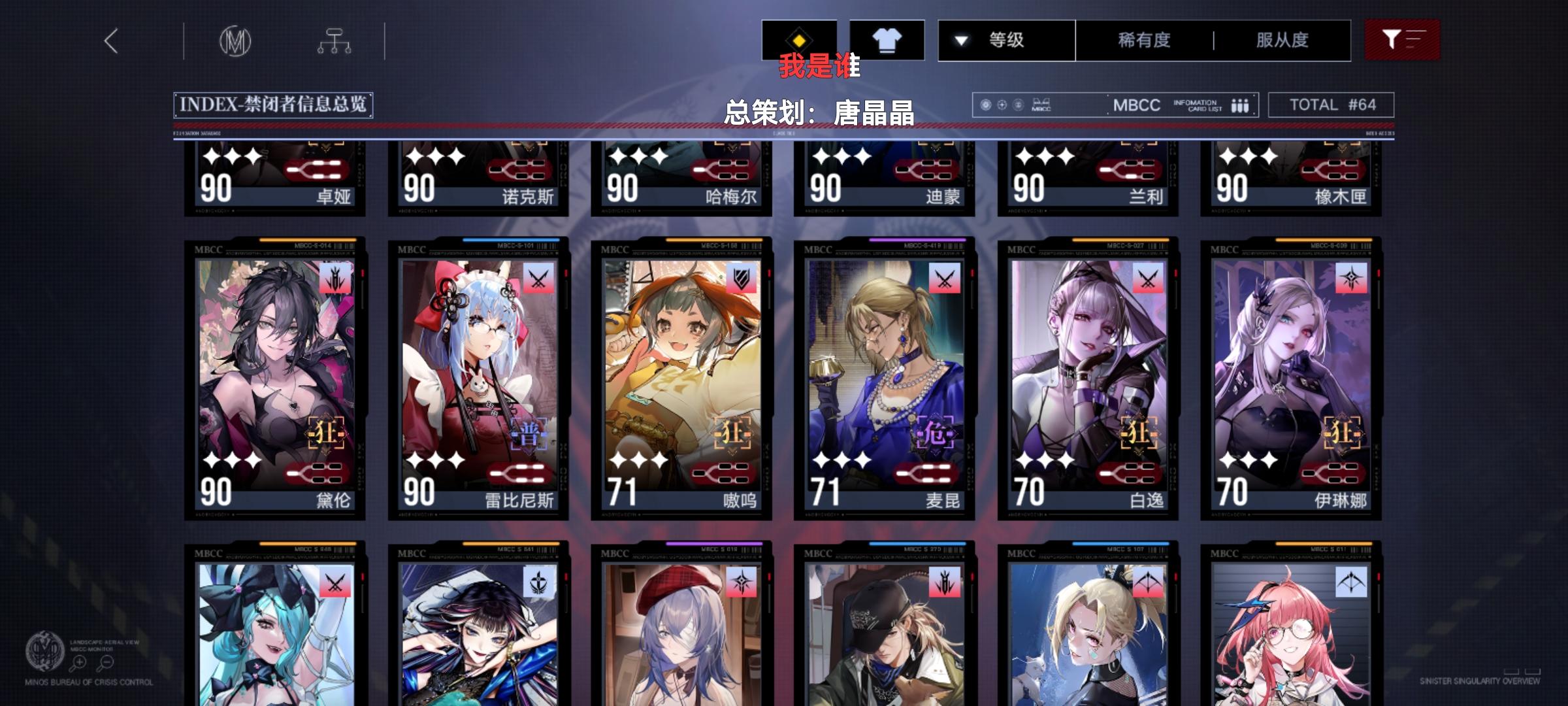Image resolution: width=1568 pixels, height=706 pixels.
Task: Open the hierarchy chart icon in top bar
Action: [335, 40]
